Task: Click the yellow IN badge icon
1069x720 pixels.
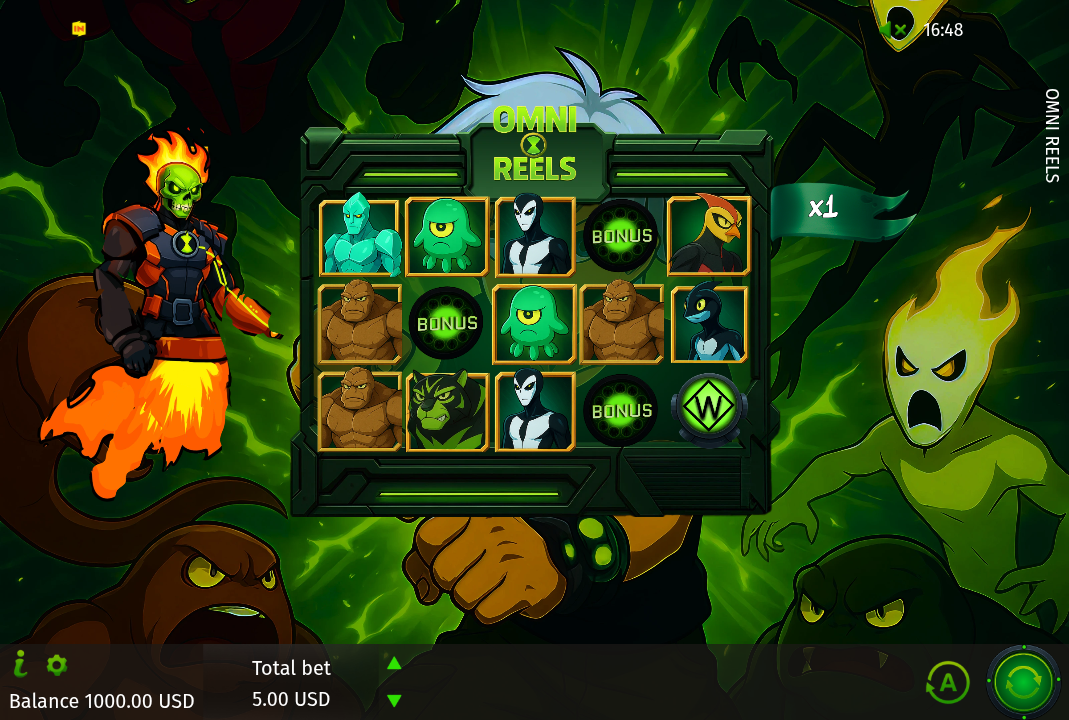Action: point(79,29)
